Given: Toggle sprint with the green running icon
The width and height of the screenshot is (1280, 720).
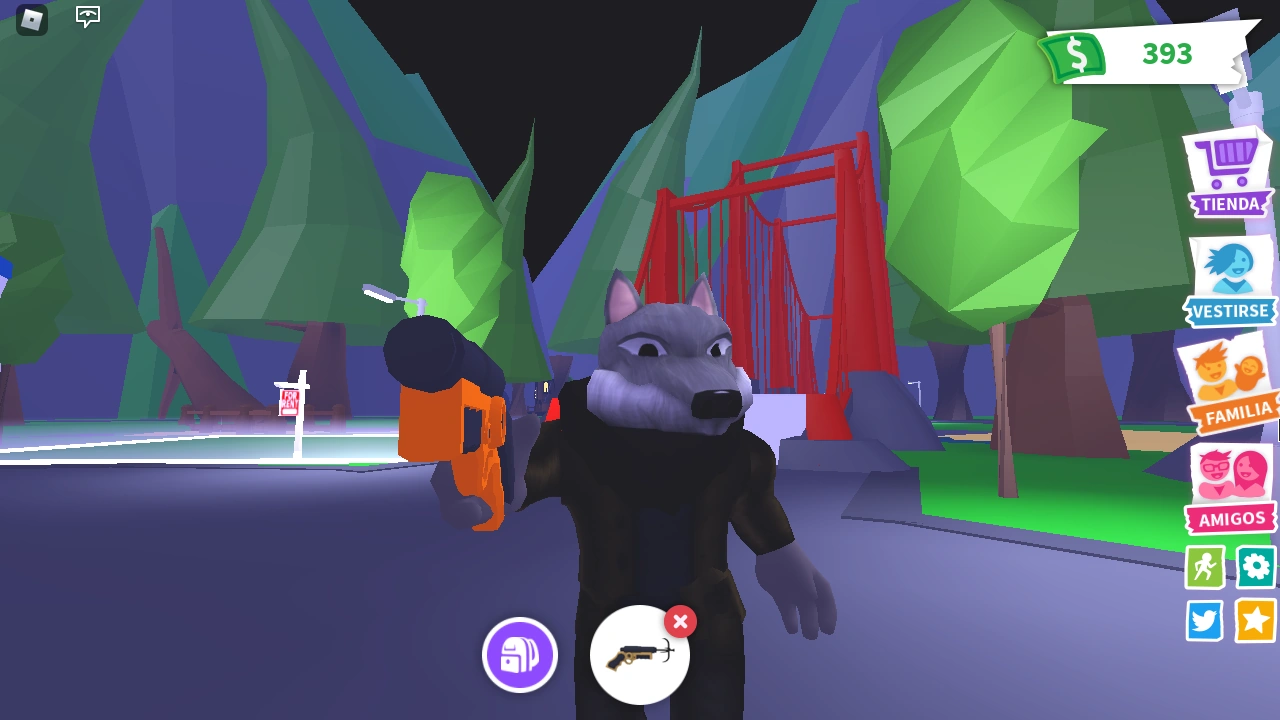Looking at the screenshot, I should pyautogui.click(x=1204, y=567).
